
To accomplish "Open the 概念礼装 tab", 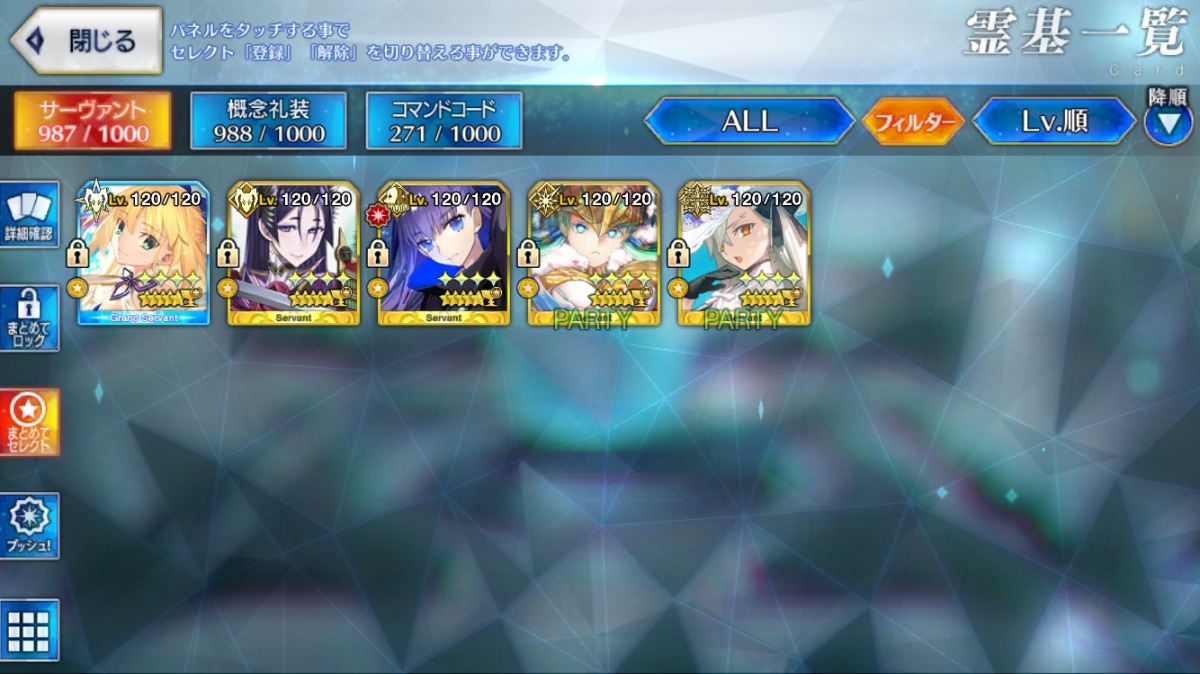I will [269, 121].
